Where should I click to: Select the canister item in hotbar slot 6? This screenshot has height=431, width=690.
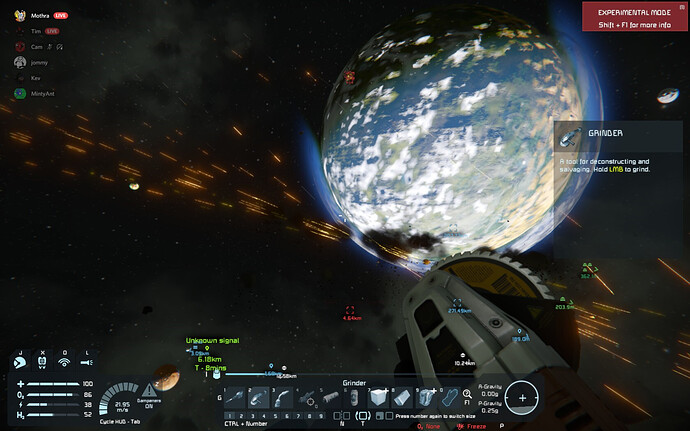[x=355, y=396]
